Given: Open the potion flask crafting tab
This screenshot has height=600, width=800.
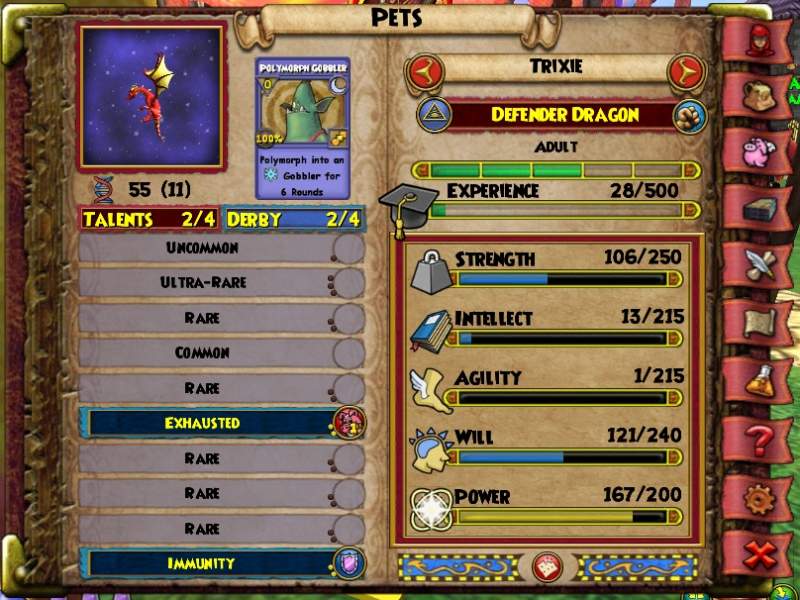Looking at the screenshot, I should click(758, 380).
